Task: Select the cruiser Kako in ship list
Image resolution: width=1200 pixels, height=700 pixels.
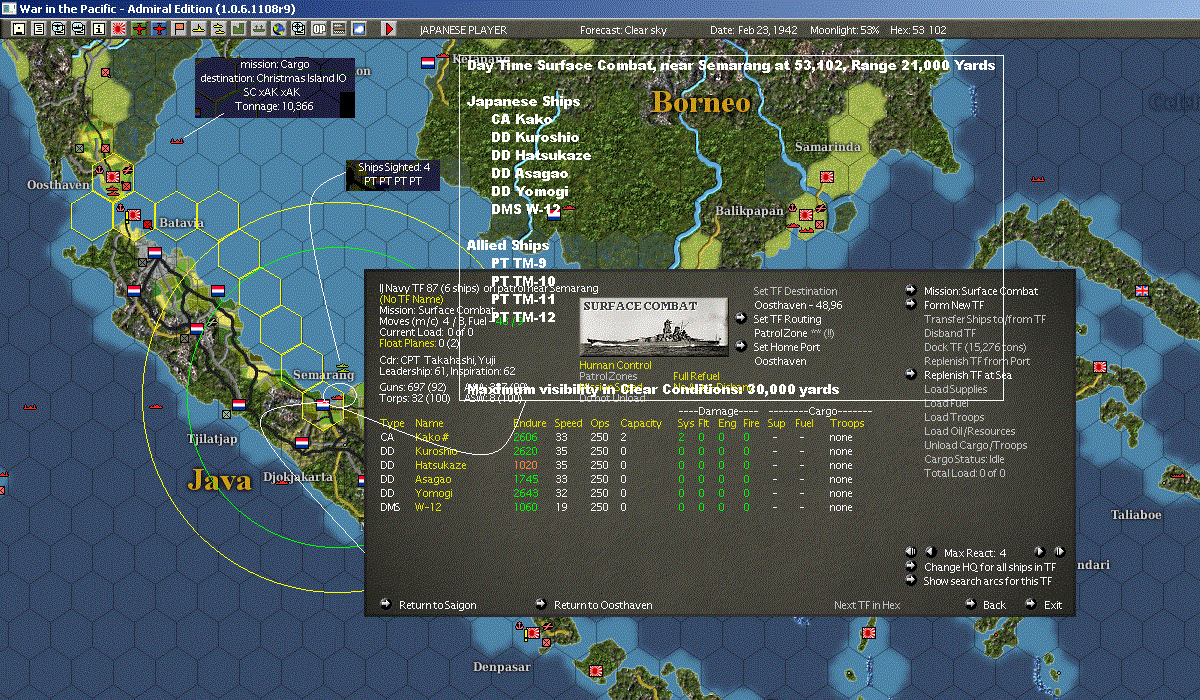Action: [431, 438]
